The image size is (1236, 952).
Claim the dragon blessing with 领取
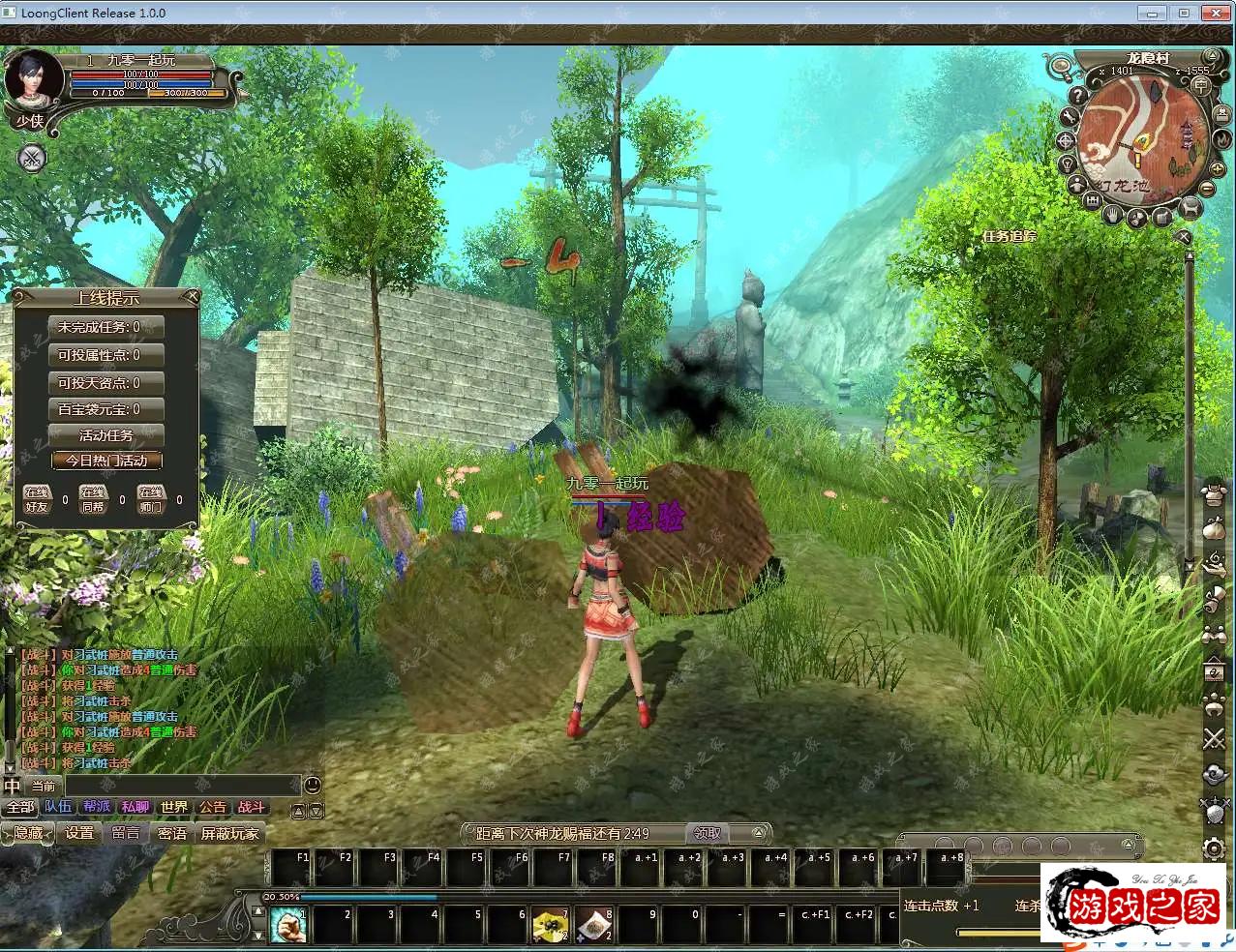[708, 833]
